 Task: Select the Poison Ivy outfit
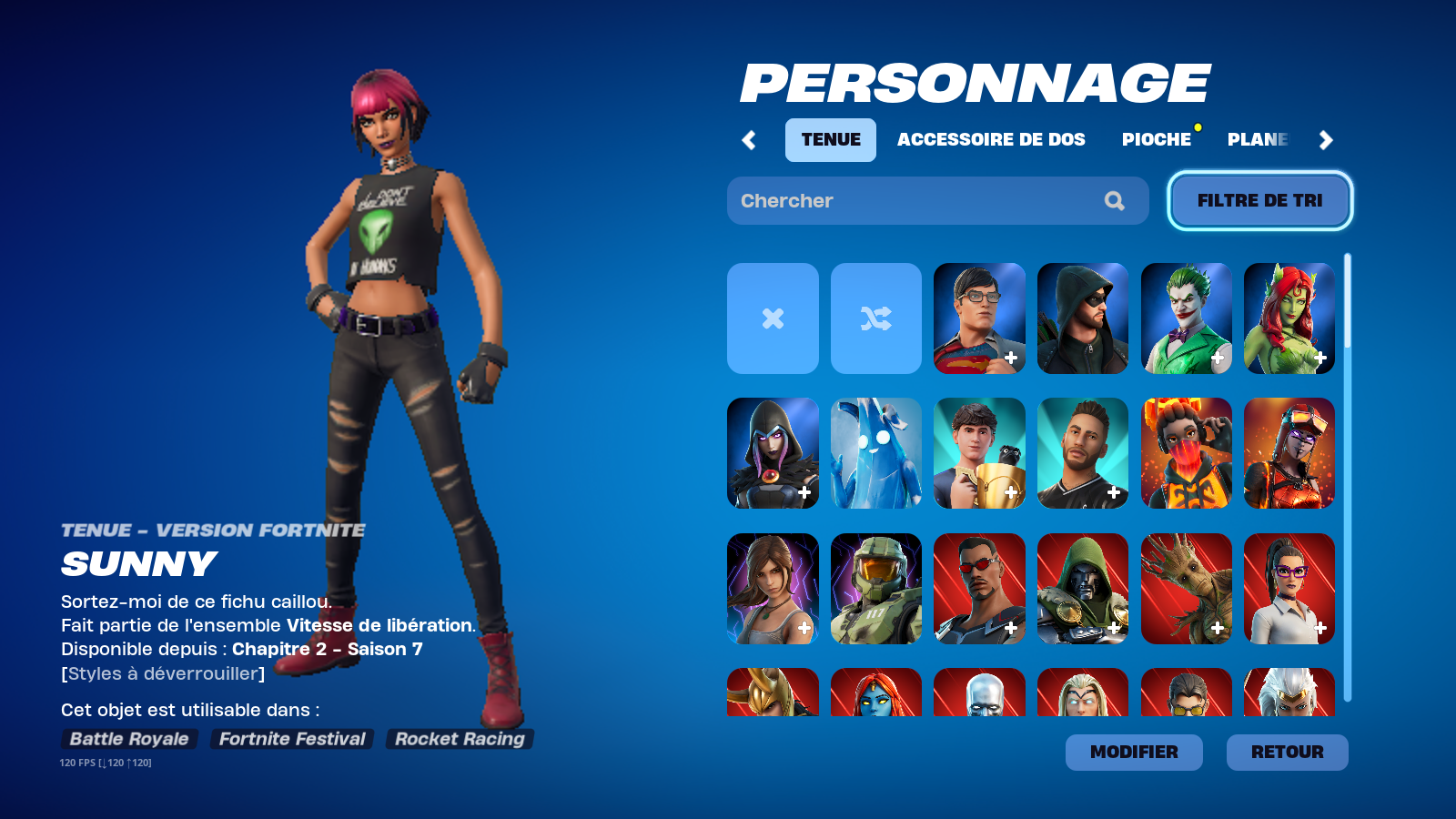tap(1289, 318)
